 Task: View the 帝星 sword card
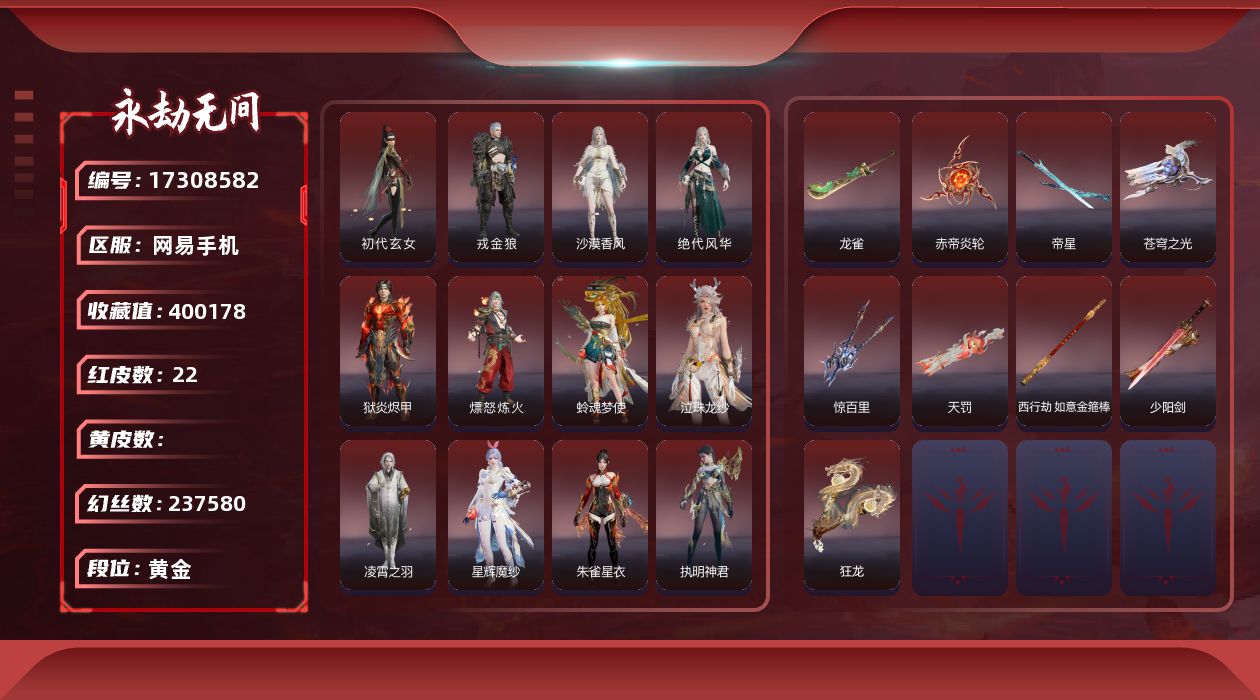[1064, 187]
